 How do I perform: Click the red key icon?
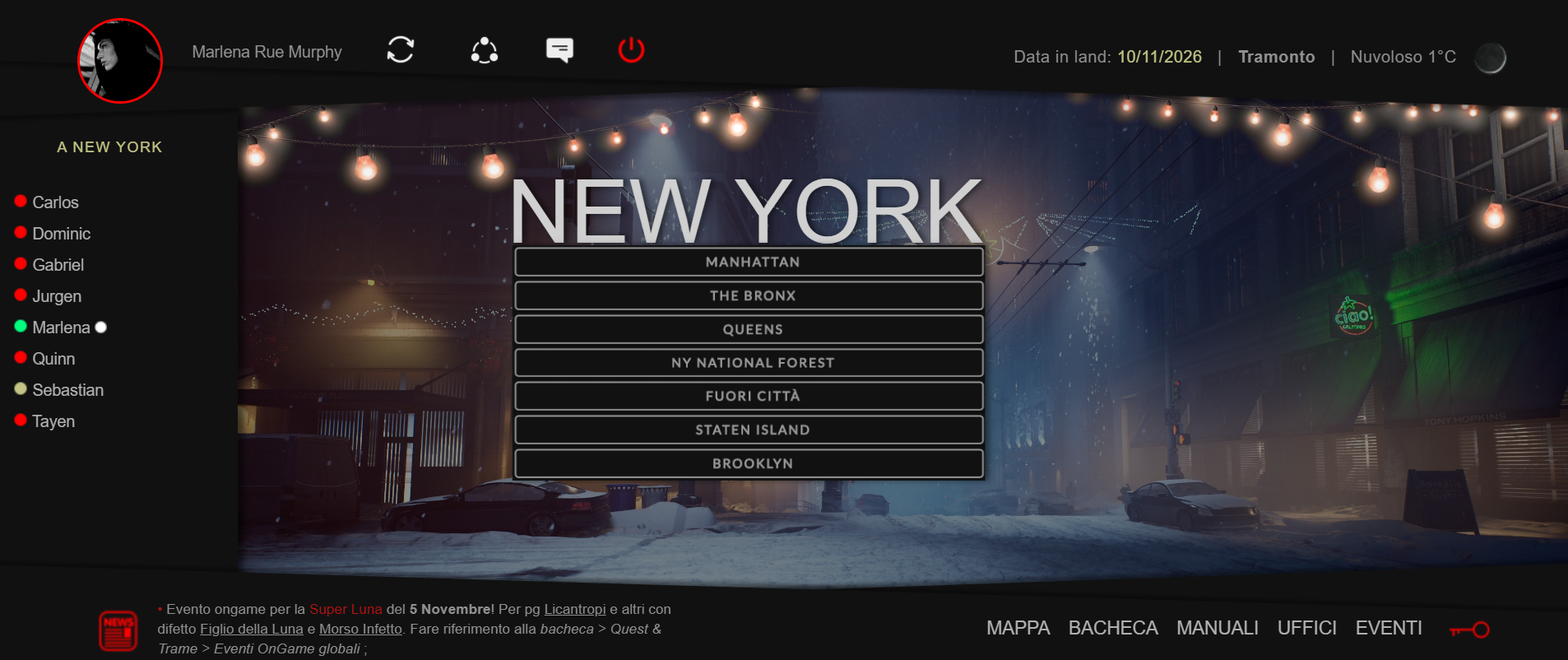[1469, 630]
